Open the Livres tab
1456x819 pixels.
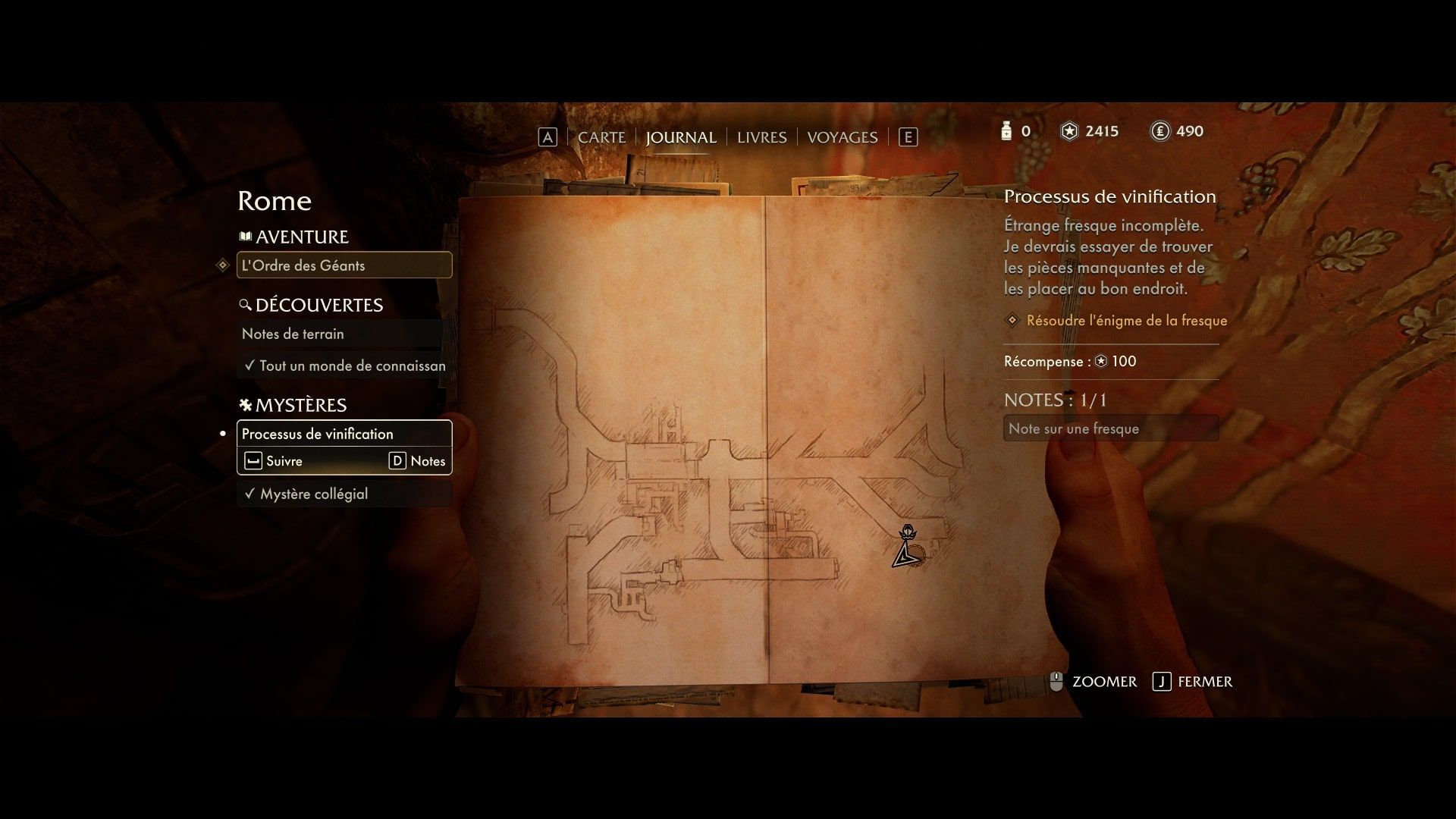761,137
